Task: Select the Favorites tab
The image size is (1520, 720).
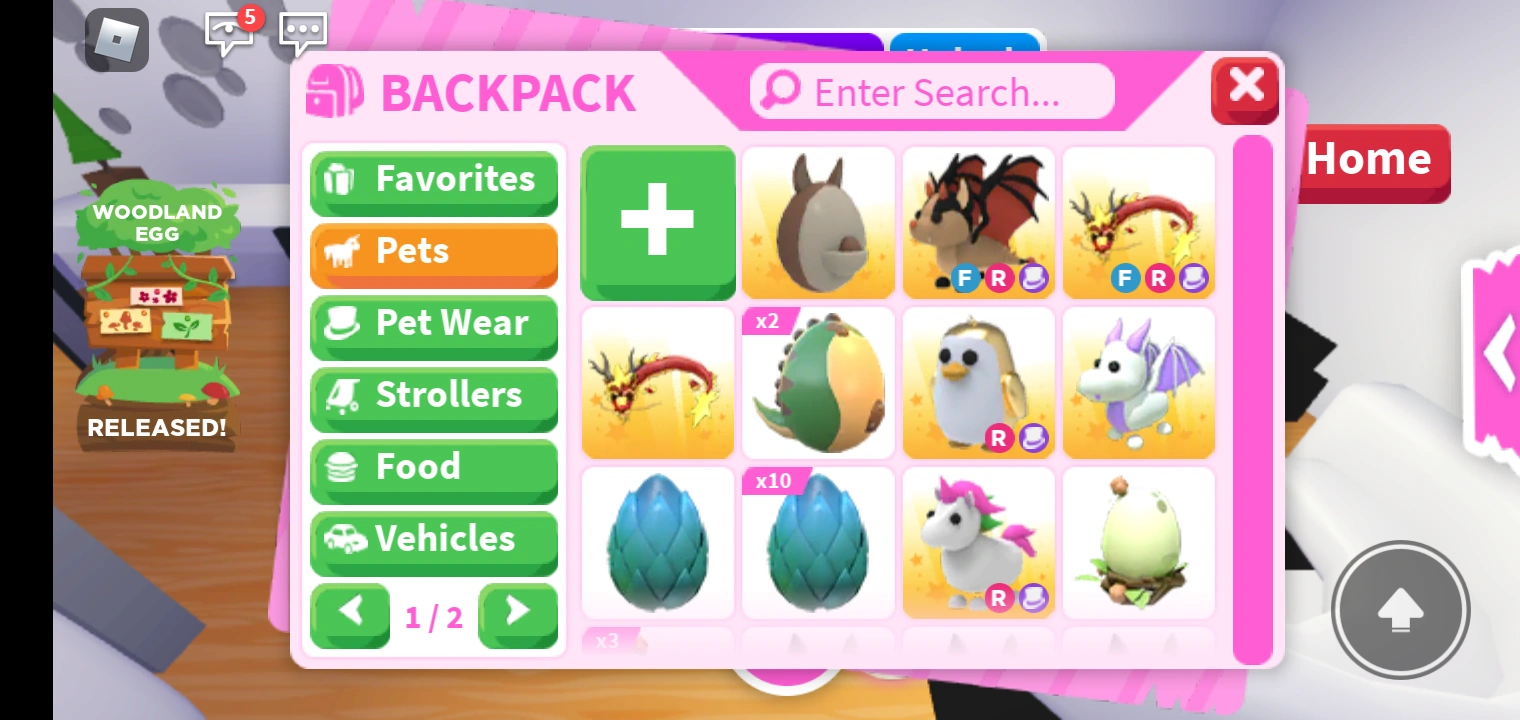Action: pyautogui.click(x=433, y=179)
